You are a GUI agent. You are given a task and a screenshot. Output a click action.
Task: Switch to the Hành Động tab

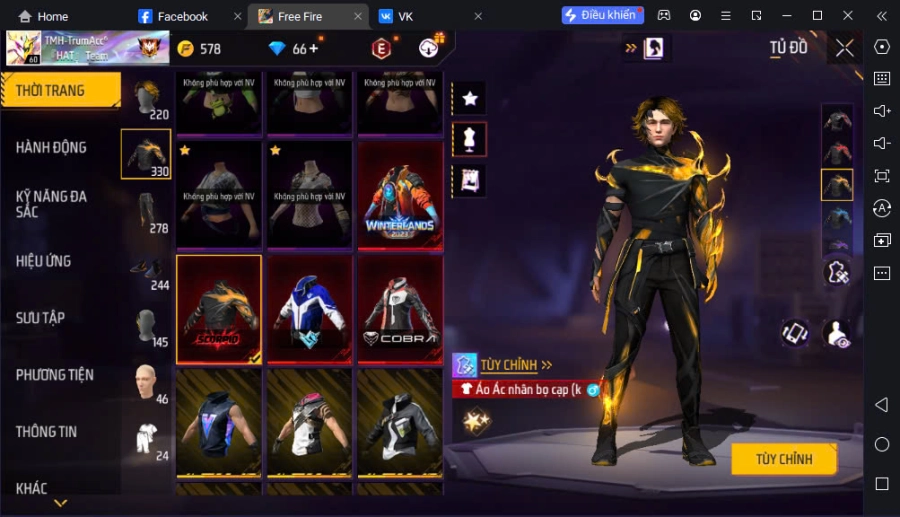(x=51, y=147)
